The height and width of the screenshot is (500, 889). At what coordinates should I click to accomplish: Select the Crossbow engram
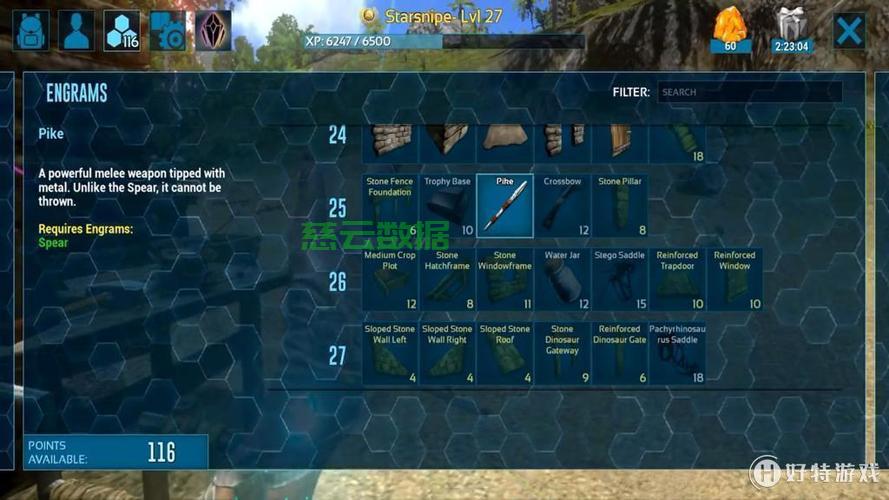562,206
